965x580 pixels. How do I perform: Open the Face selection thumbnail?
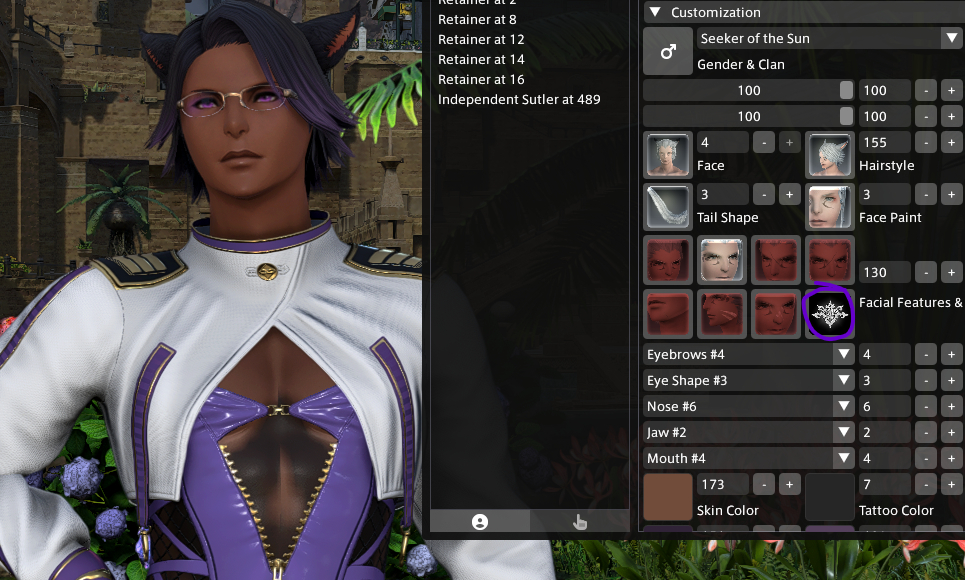(668, 155)
